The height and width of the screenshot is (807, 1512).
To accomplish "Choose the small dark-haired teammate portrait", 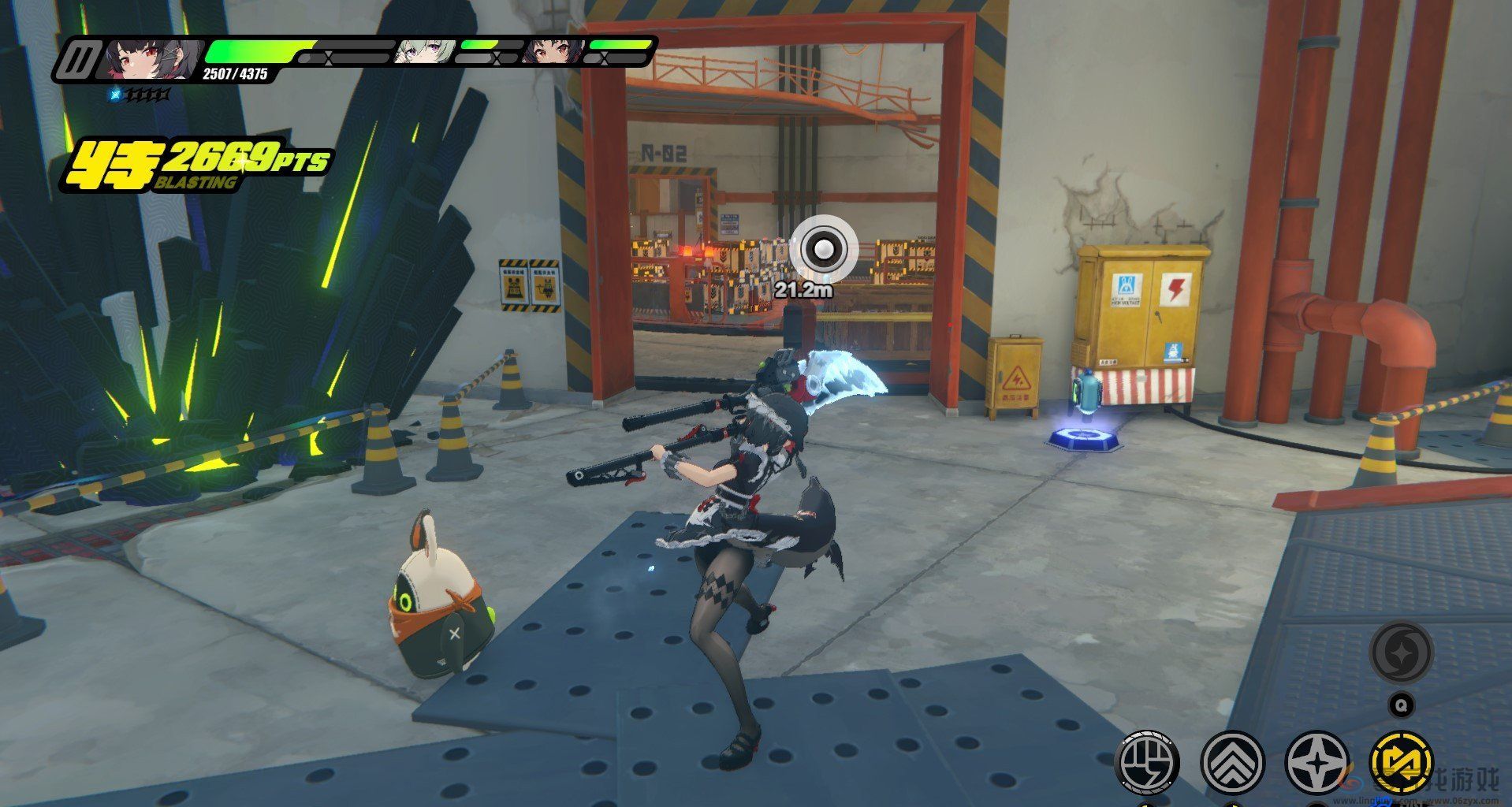I will pyautogui.click(x=552, y=50).
